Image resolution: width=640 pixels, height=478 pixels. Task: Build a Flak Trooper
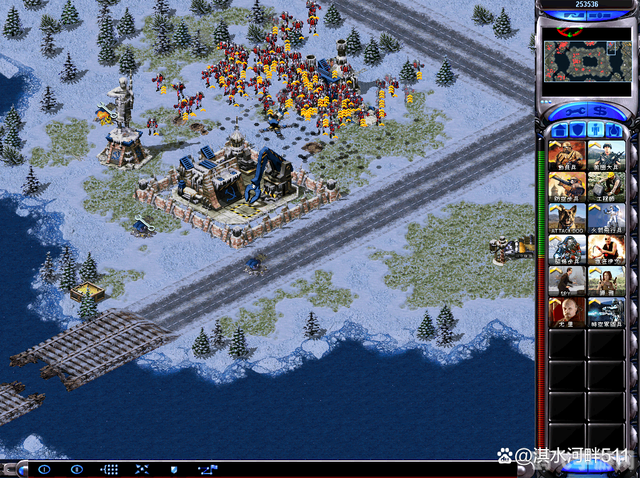(x=566, y=187)
